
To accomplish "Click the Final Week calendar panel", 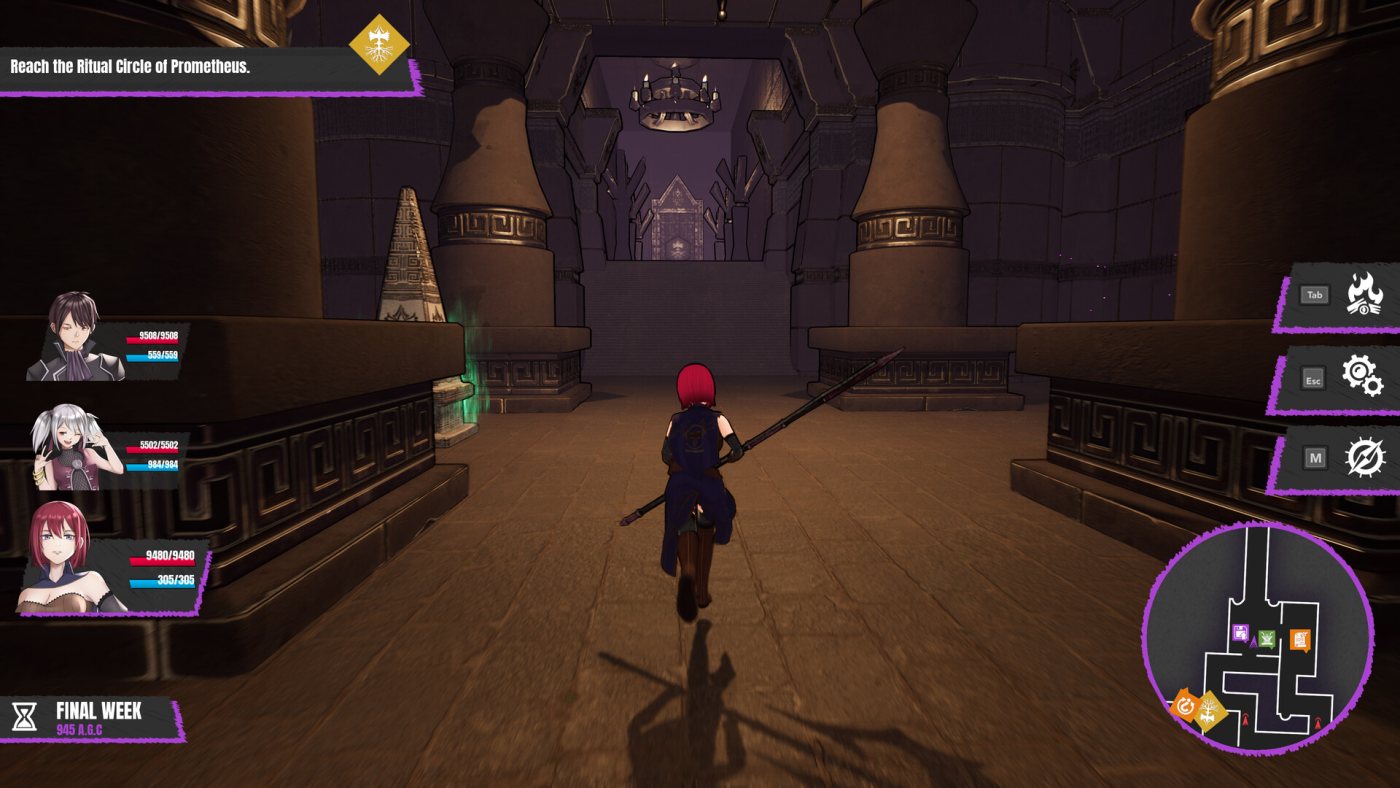I will pos(92,718).
